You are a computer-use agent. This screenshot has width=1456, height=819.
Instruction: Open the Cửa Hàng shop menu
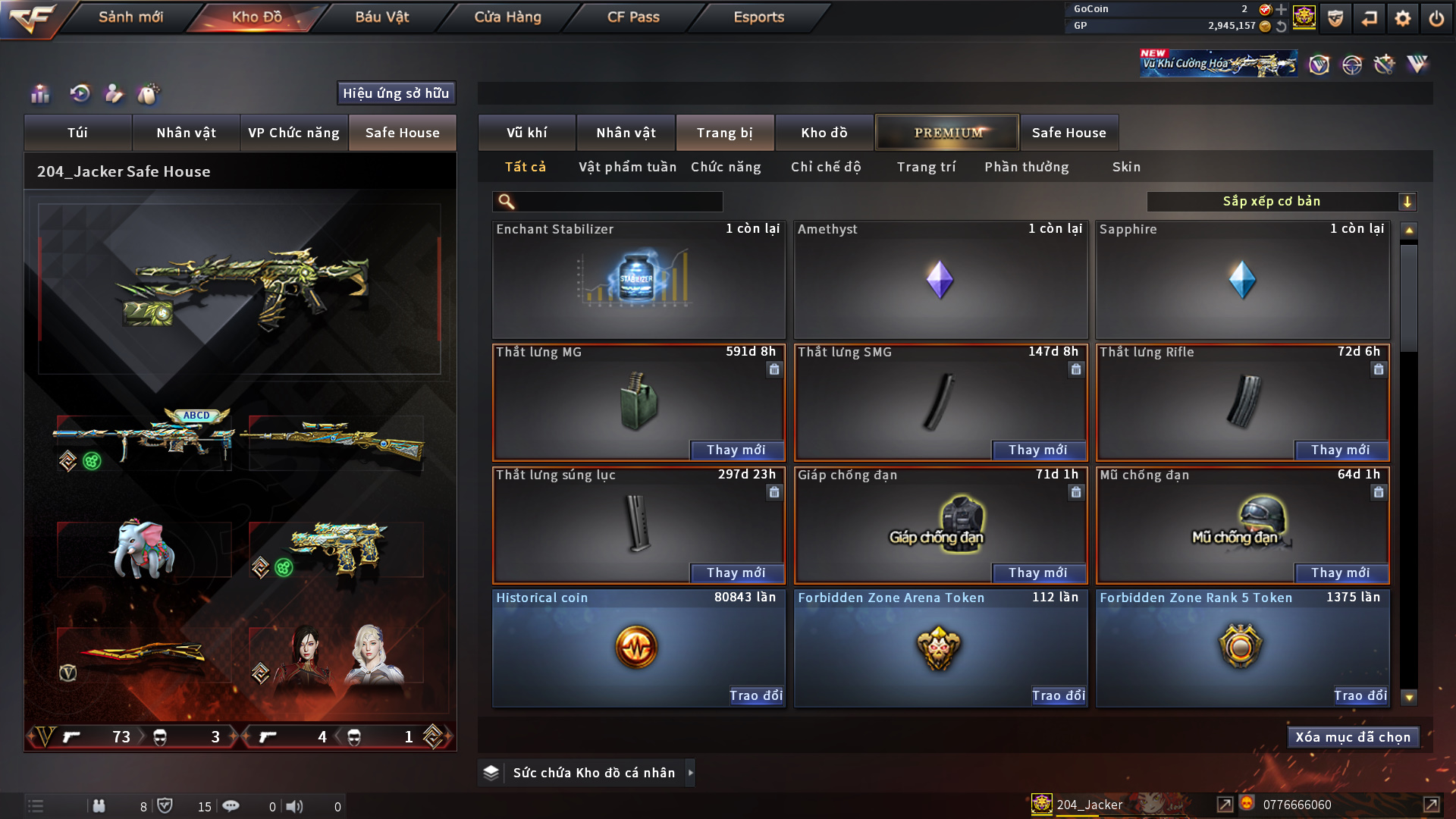pyautogui.click(x=507, y=17)
